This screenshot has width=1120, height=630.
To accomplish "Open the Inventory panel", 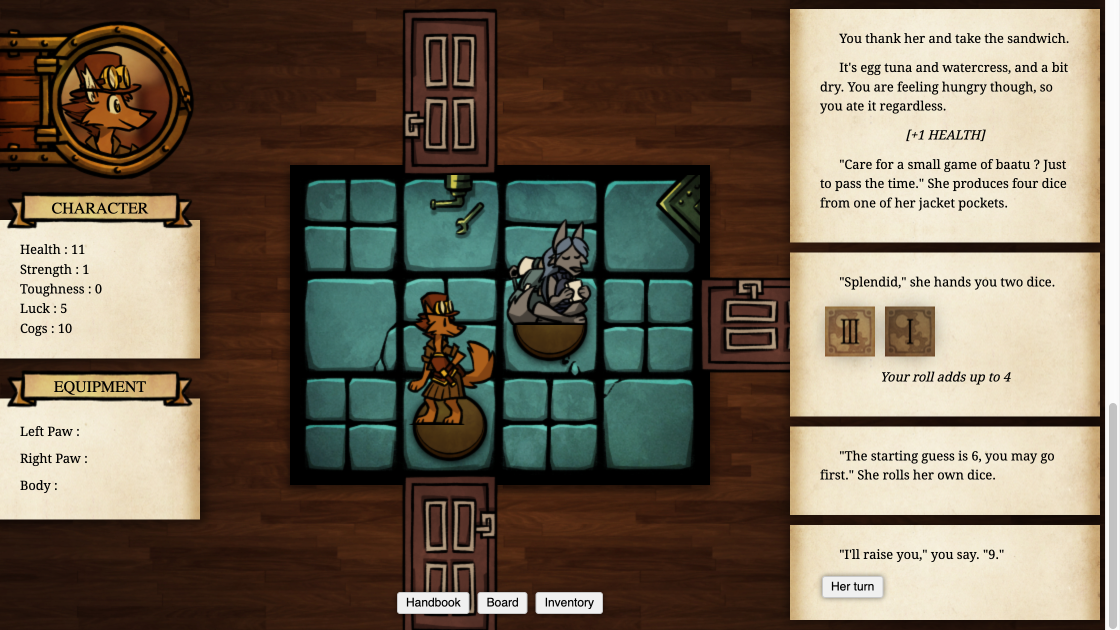I will point(569,602).
